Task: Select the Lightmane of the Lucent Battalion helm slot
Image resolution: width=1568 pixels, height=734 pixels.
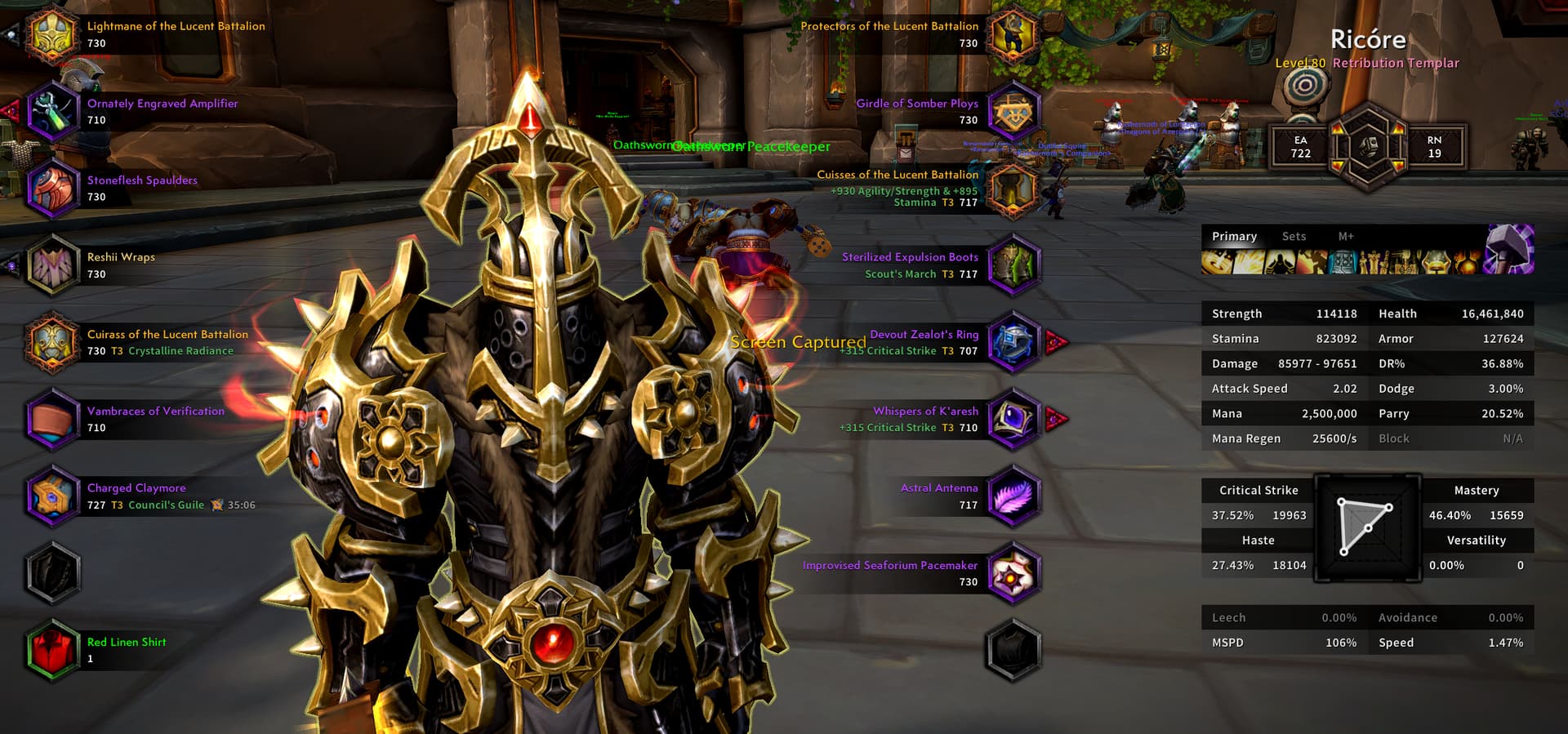Action: pyautogui.click(x=52, y=35)
